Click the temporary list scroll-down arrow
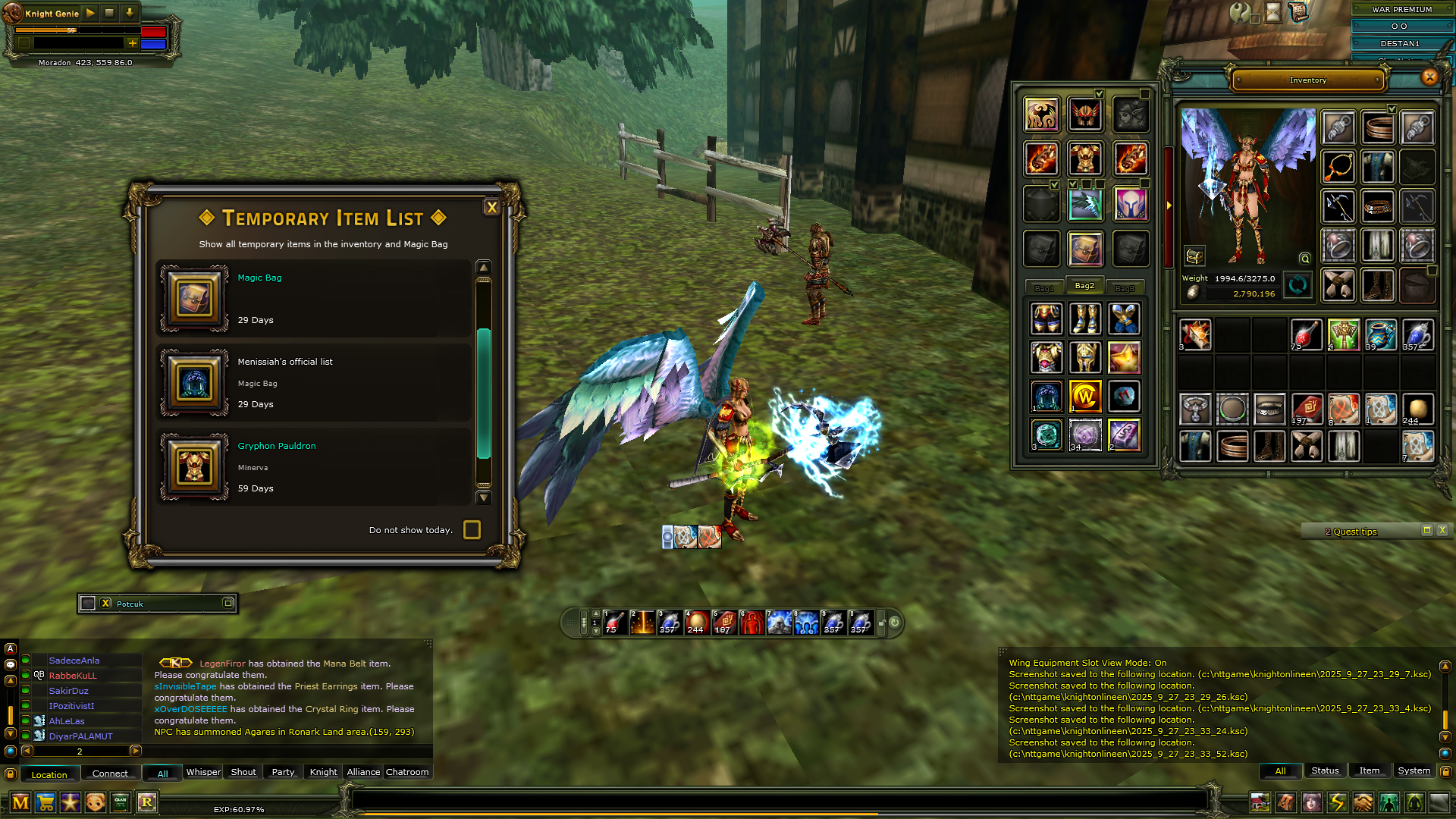The image size is (1456, 819). click(483, 498)
